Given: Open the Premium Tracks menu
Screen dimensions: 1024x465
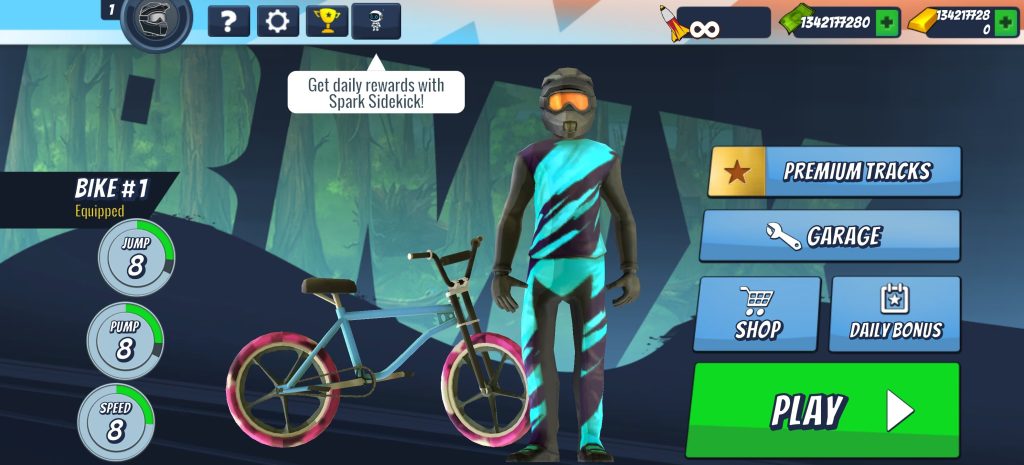Looking at the screenshot, I should click(x=835, y=171).
